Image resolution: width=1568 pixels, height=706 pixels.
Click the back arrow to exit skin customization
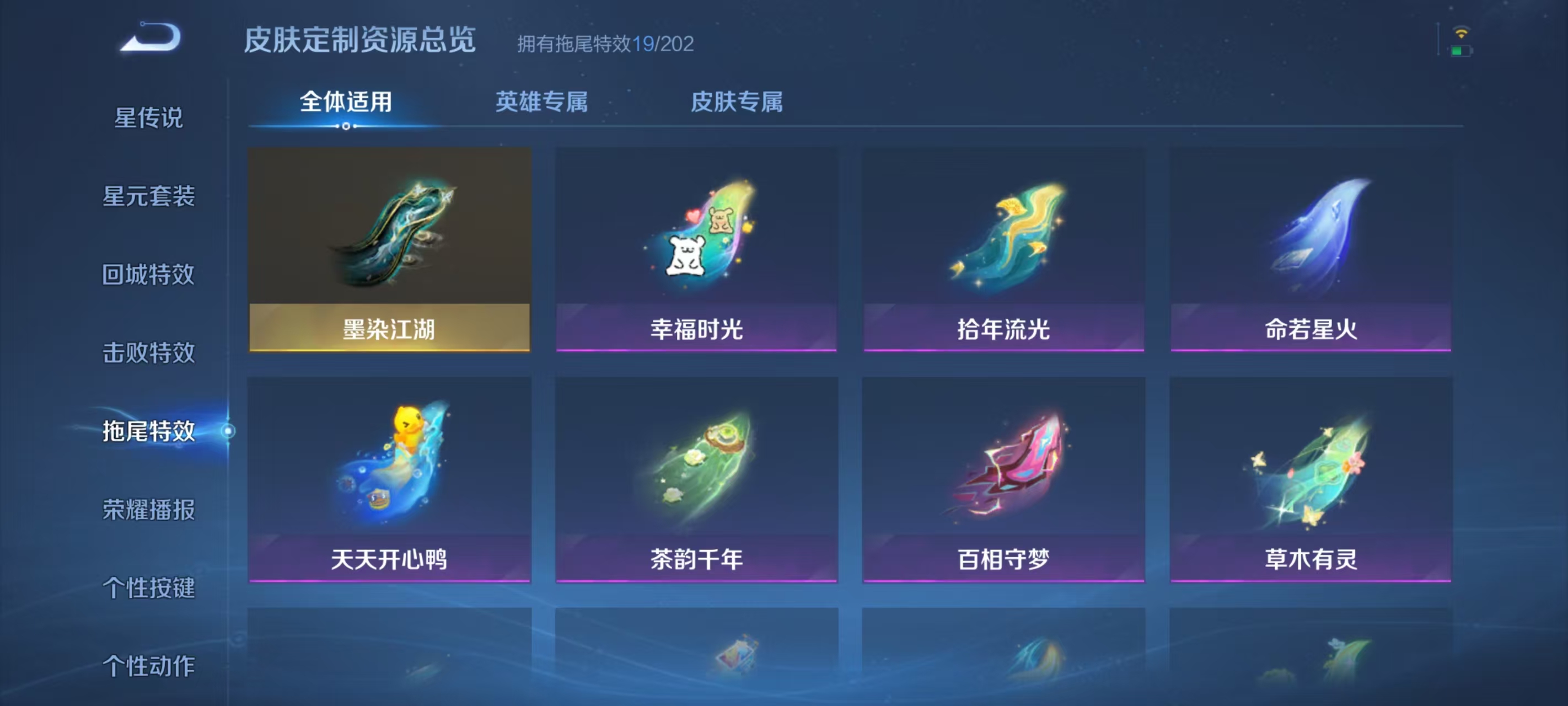(151, 38)
